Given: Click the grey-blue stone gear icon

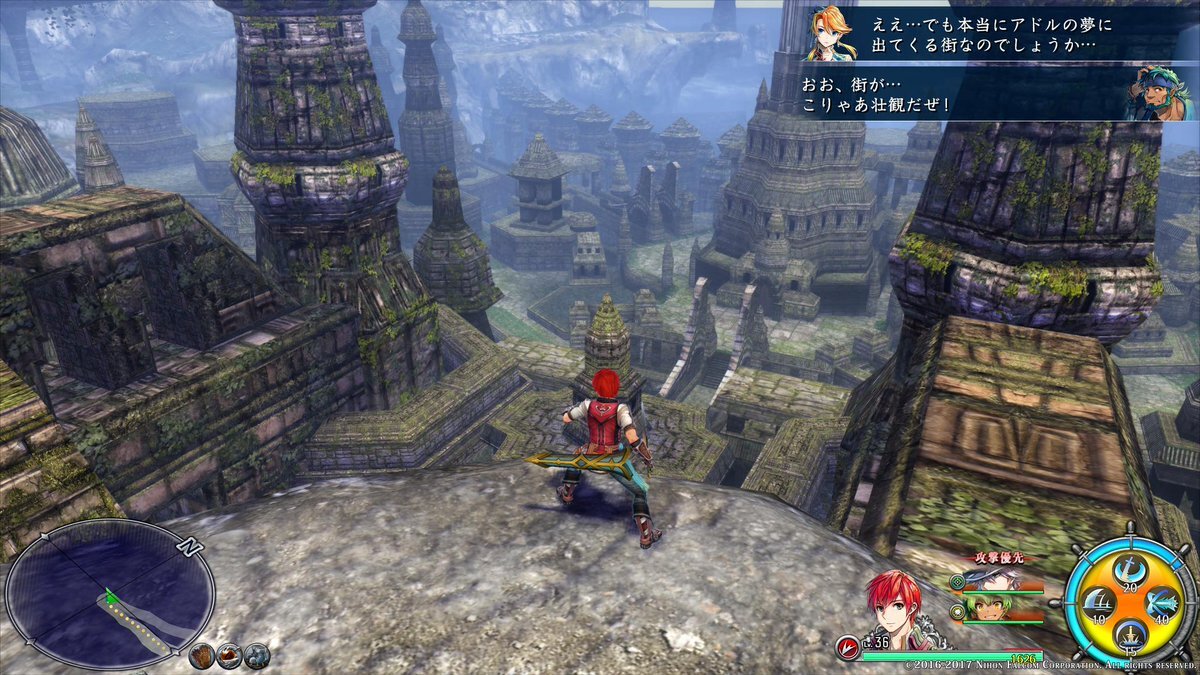Looking at the screenshot, I should pos(256,656).
